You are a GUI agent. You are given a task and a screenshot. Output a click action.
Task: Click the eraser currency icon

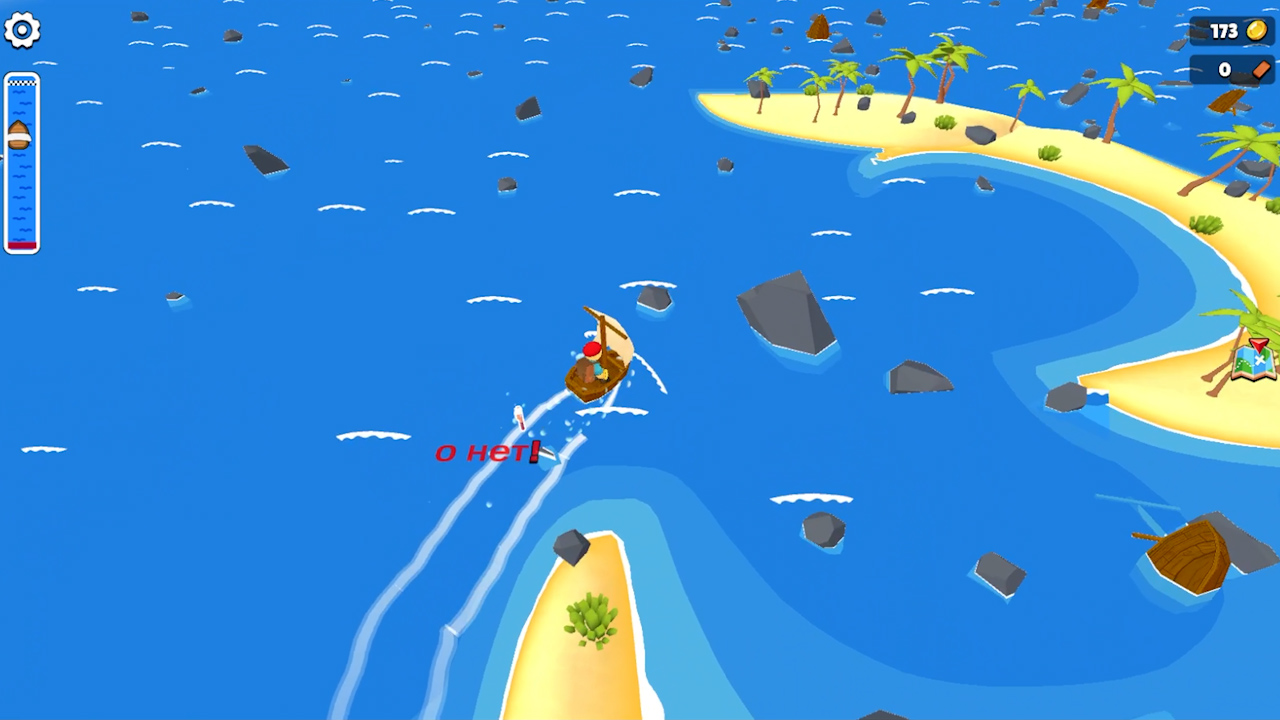(1264, 69)
